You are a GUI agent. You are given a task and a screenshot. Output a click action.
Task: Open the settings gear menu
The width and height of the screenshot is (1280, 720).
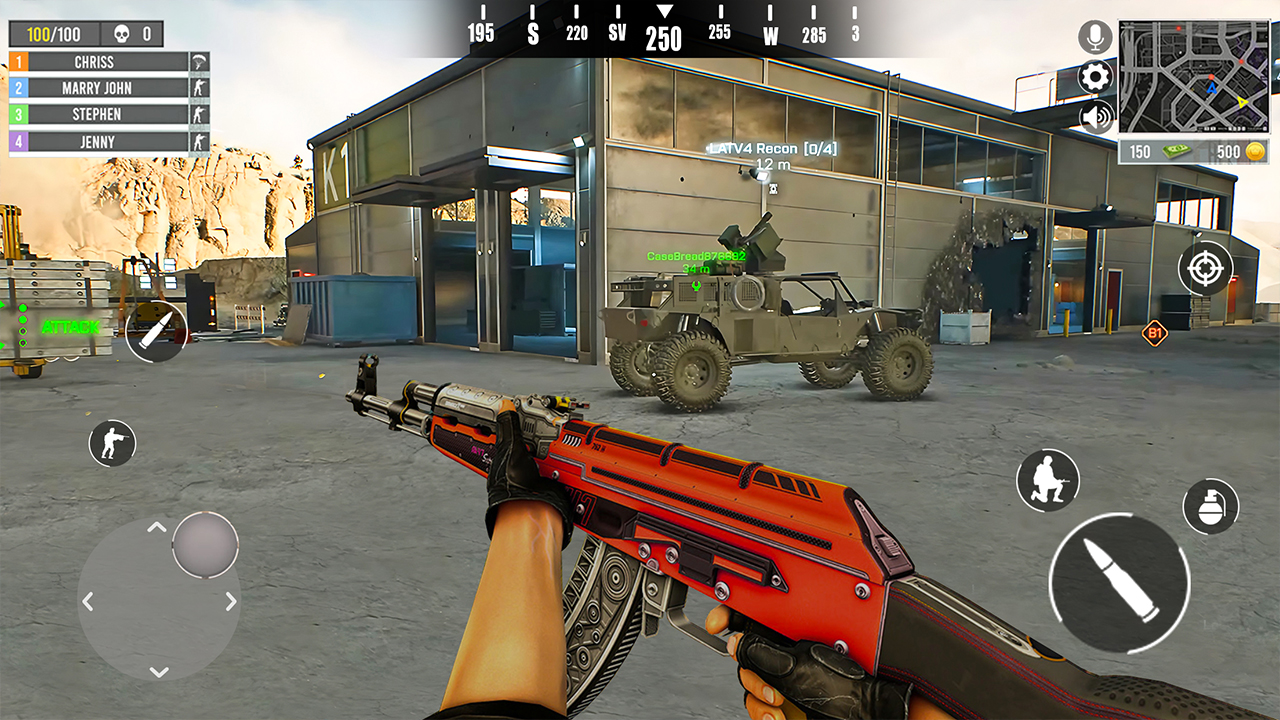tap(1094, 76)
